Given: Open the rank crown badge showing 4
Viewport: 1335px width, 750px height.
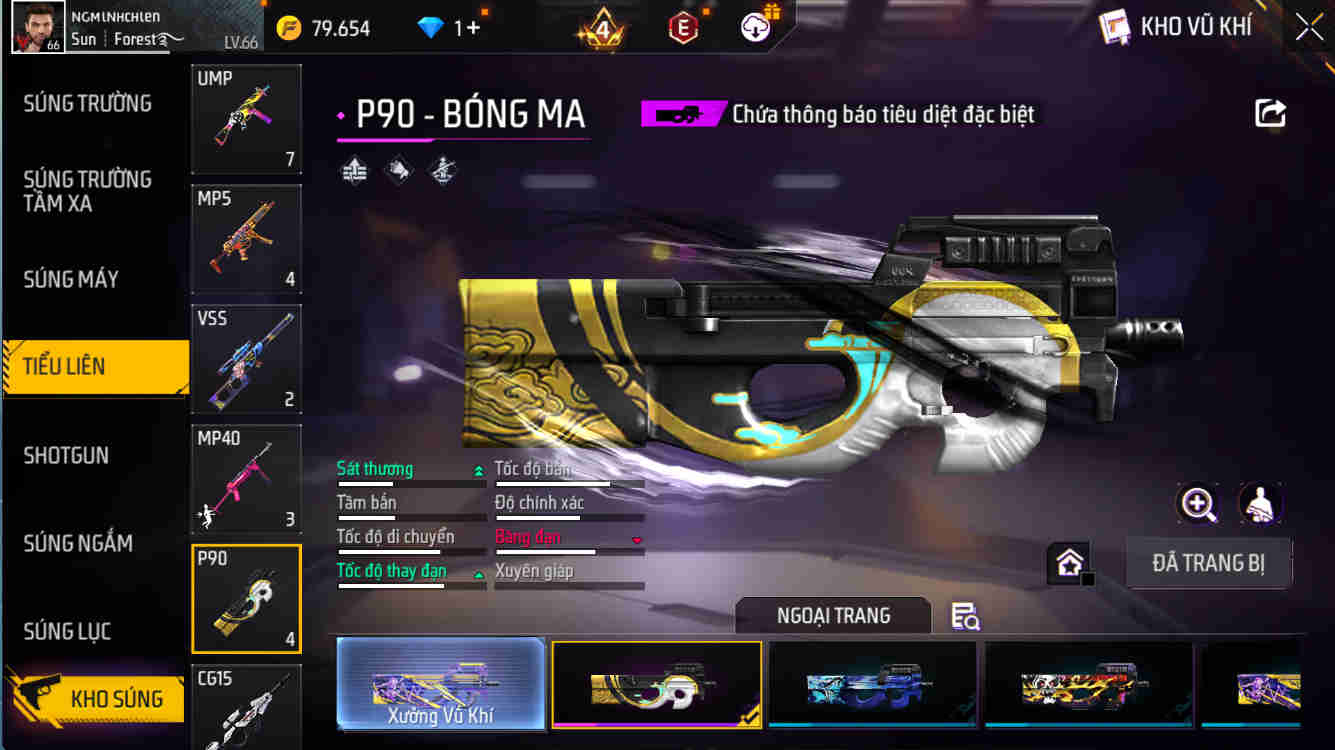Looking at the screenshot, I should (x=604, y=27).
